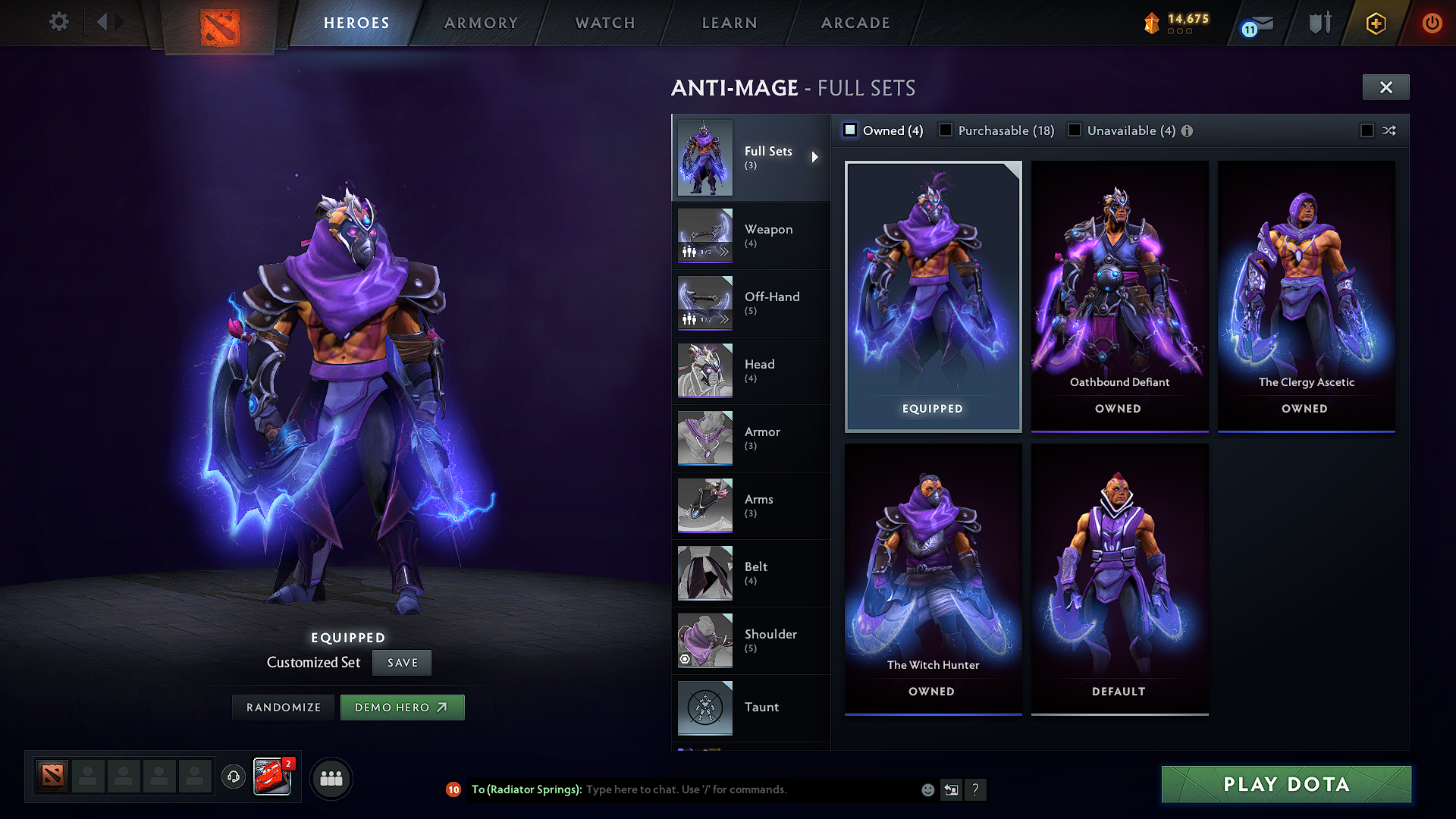
Task: Open the armory shield and sword icon
Action: click(1318, 22)
